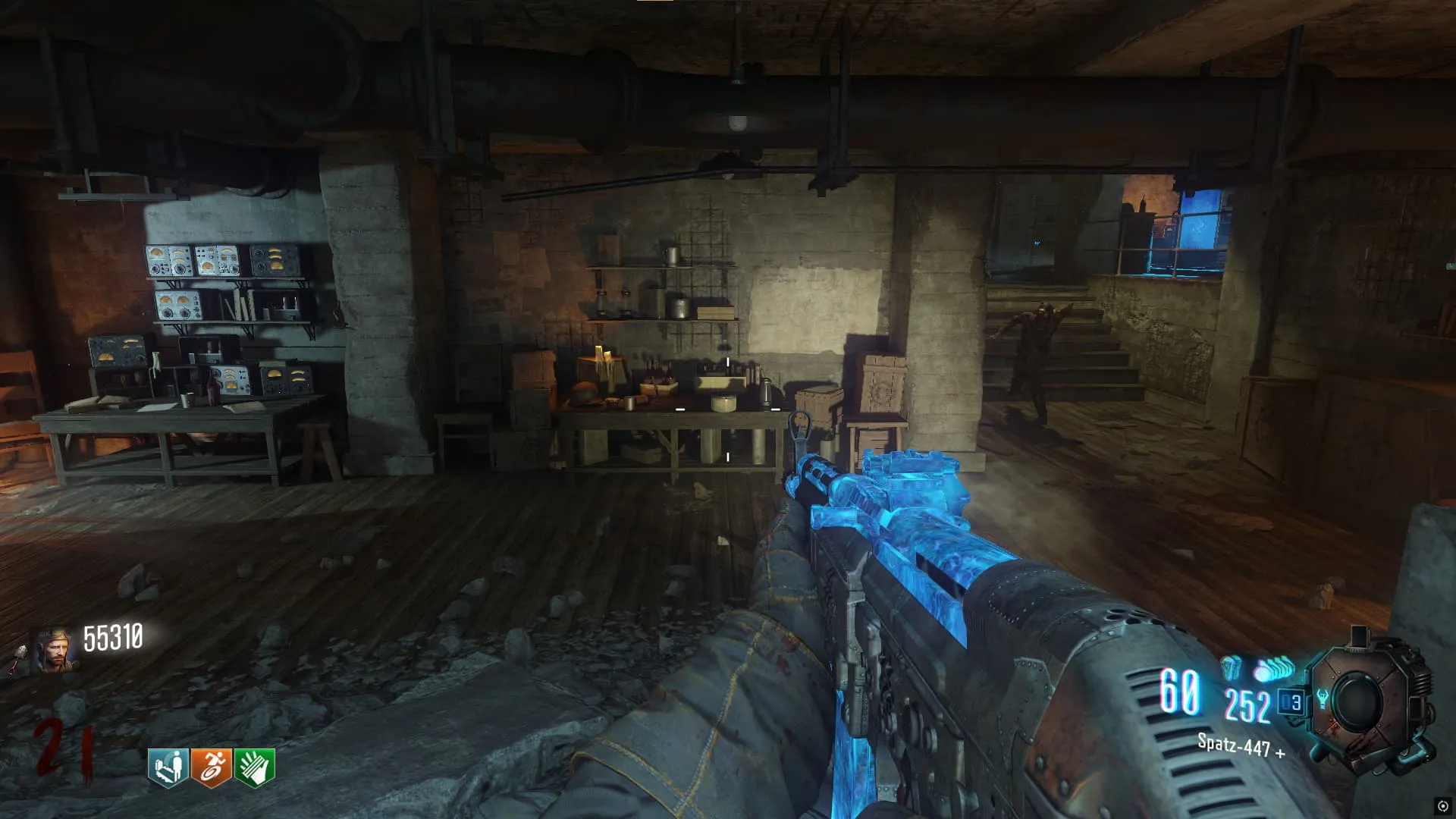Click the green hand perk icon

255,767
